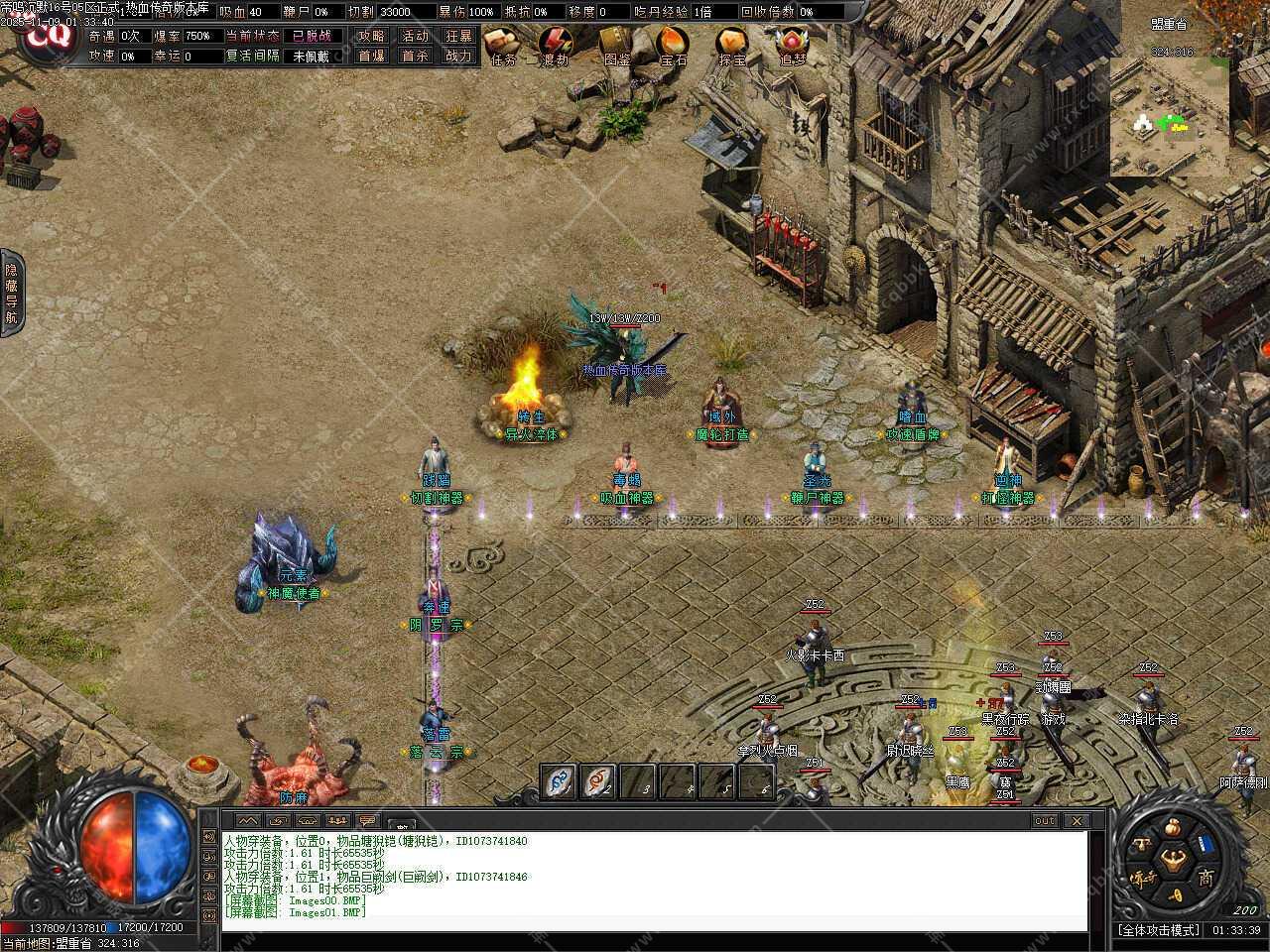Use the skill in hotbar slot 2
Screen dimensions: 1270x952
[597, 781]
